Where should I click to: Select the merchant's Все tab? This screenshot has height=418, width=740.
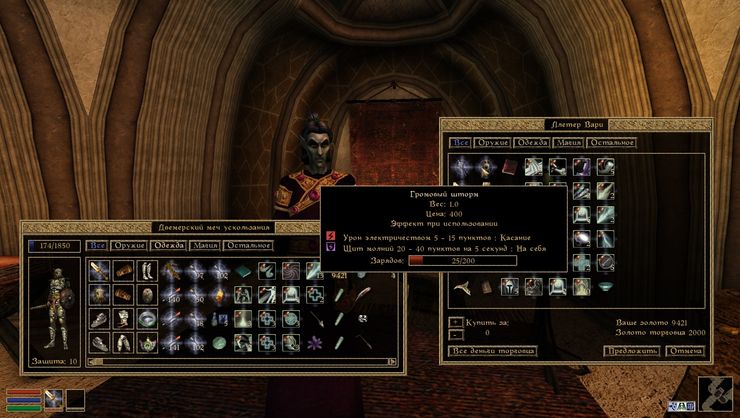(x=460, y=143)
